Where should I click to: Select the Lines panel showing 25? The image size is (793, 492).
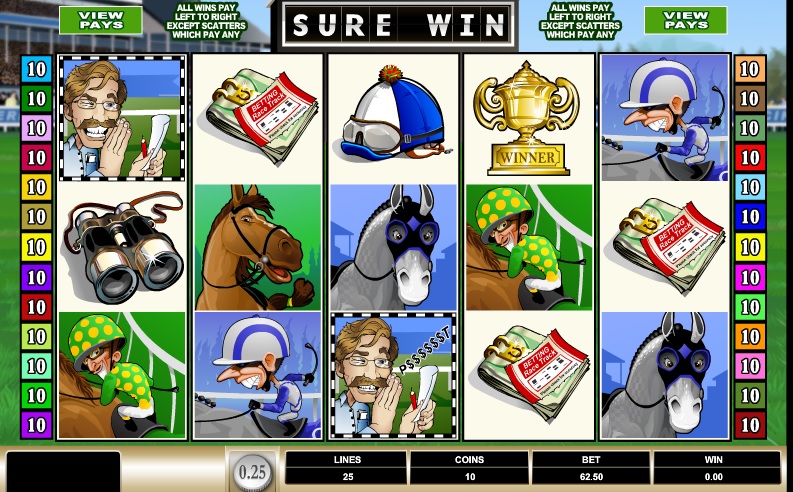(346, 468)
